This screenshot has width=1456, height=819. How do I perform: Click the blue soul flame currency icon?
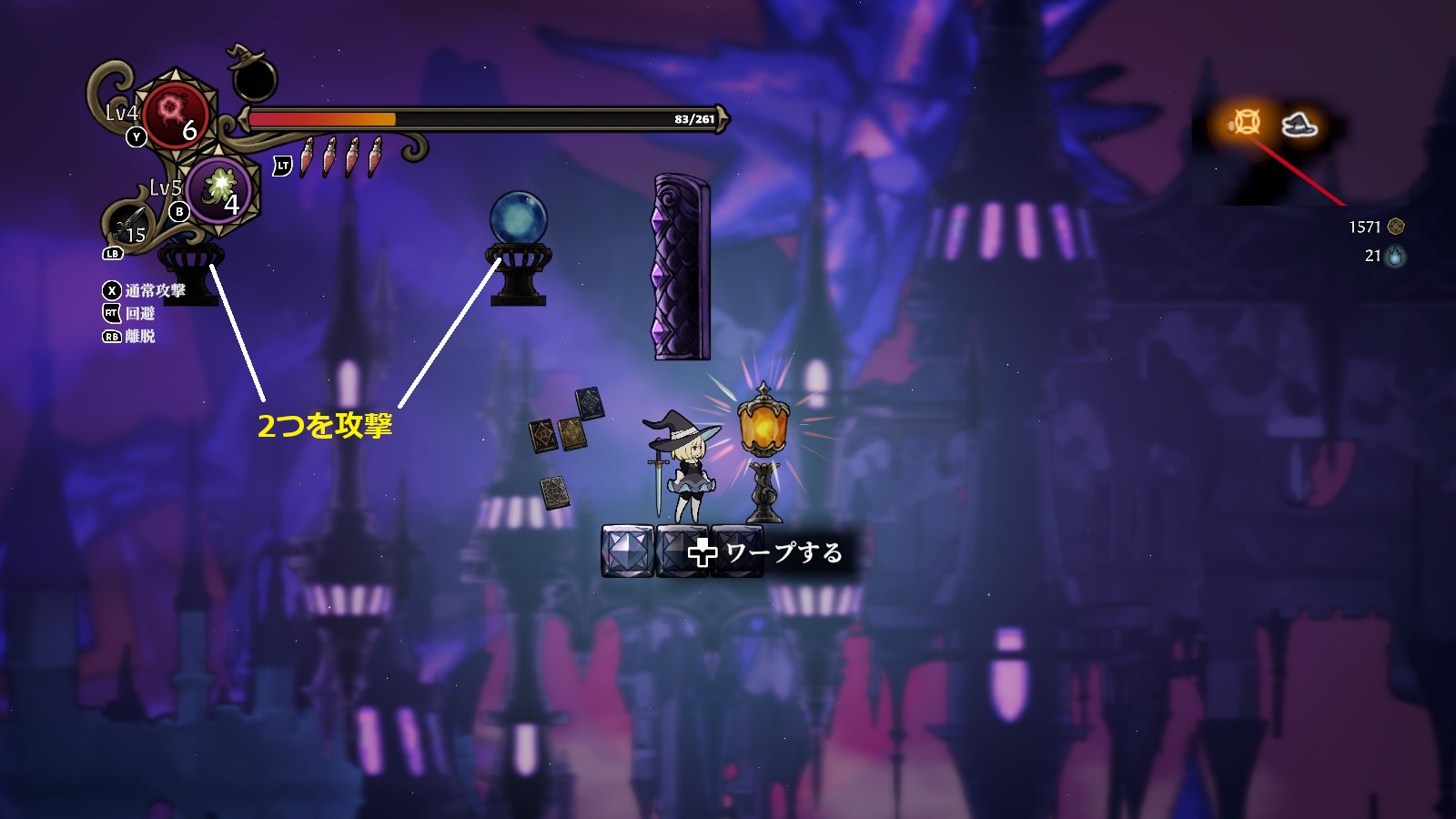click(x=1395, y=257)
